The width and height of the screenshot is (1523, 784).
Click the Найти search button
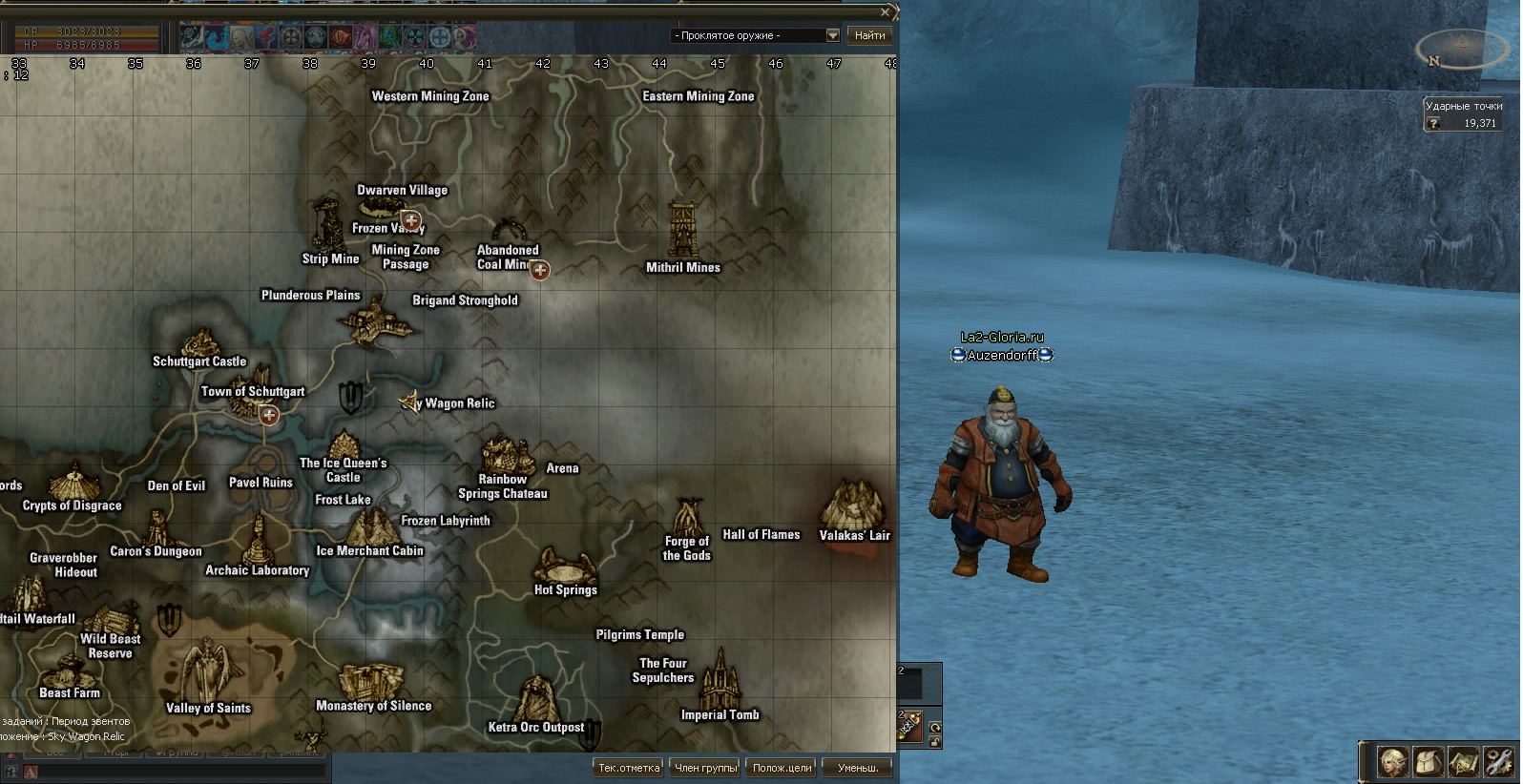[x=869, y=35]
